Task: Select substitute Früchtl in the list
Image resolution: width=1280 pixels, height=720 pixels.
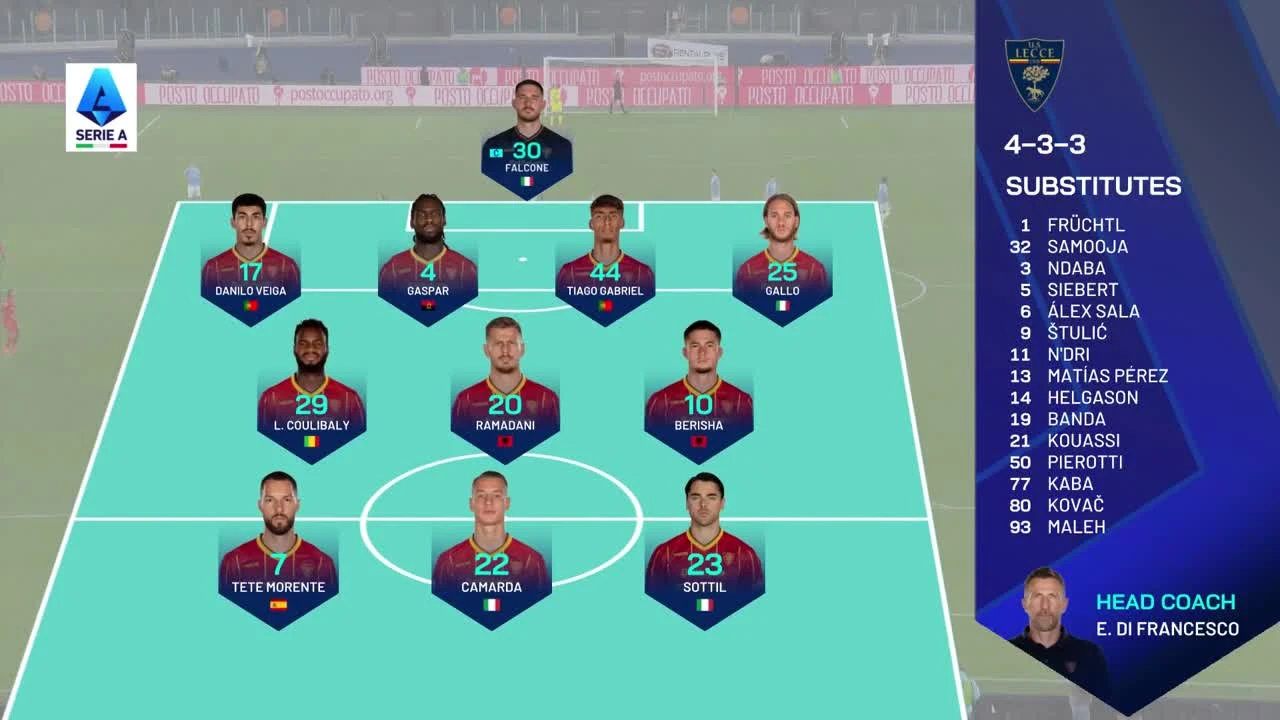Action: pyautogui.click(x=1085, y=225)
